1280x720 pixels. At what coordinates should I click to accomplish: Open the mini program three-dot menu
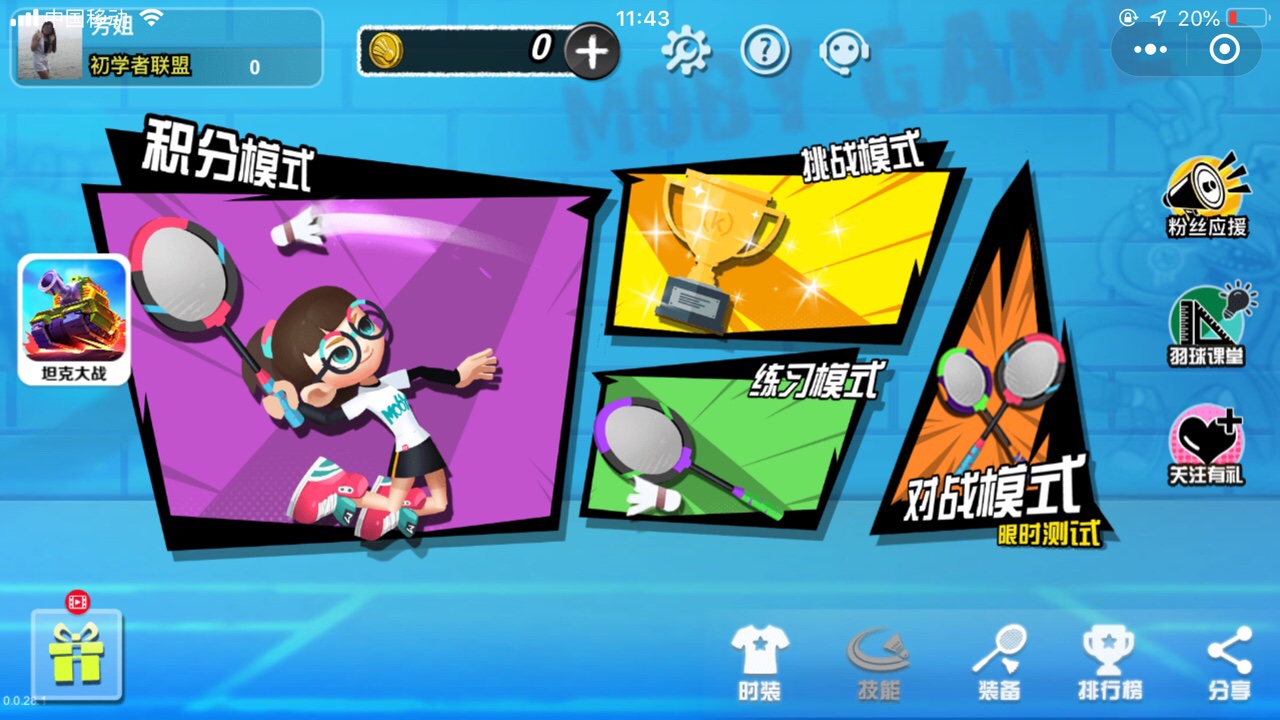1150,49
